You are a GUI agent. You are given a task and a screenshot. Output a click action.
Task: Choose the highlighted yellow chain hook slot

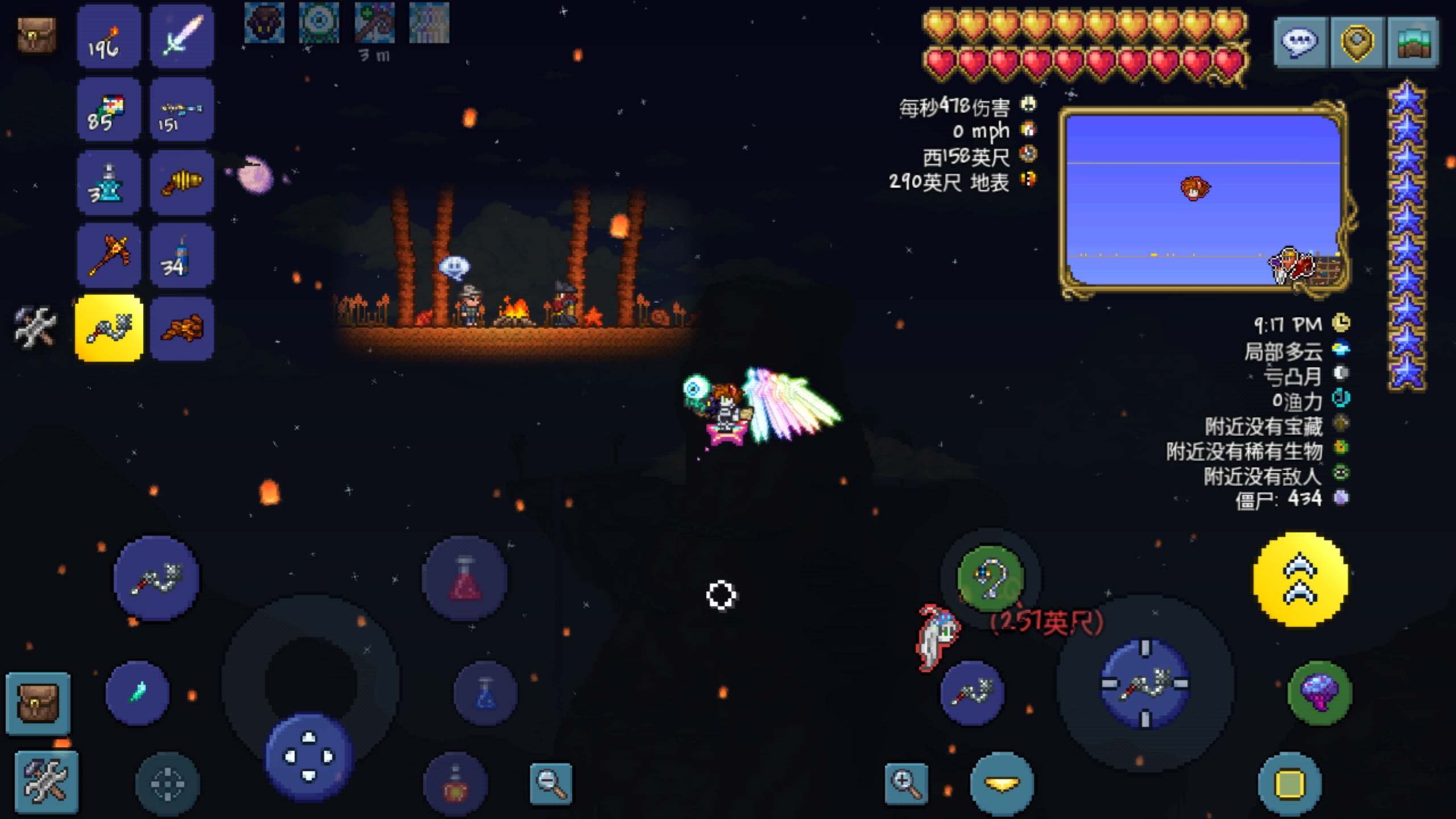click(109, 328)
